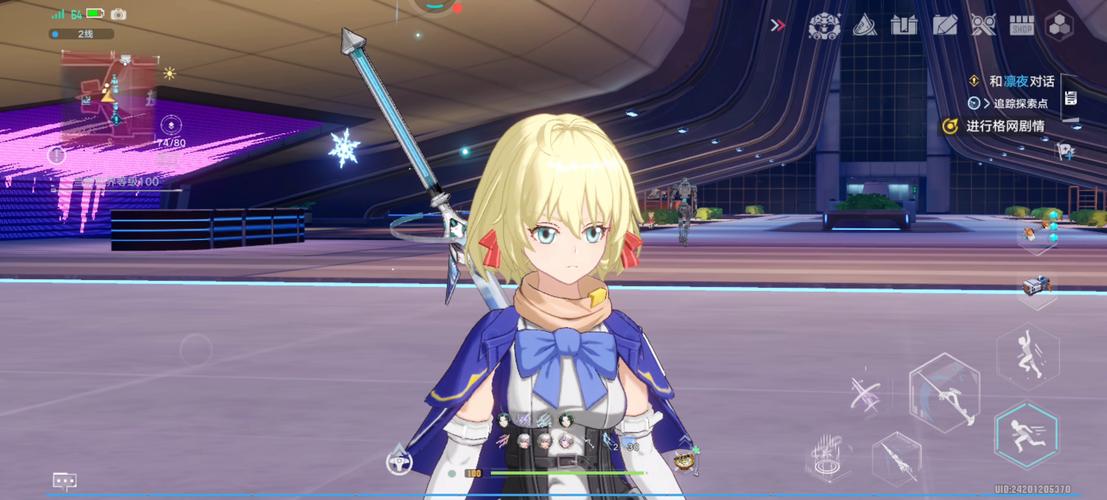This screenshot has height=500, width=1107.
Task: Switch server line using the 2线 selector
Action: (x=81, y=34)
